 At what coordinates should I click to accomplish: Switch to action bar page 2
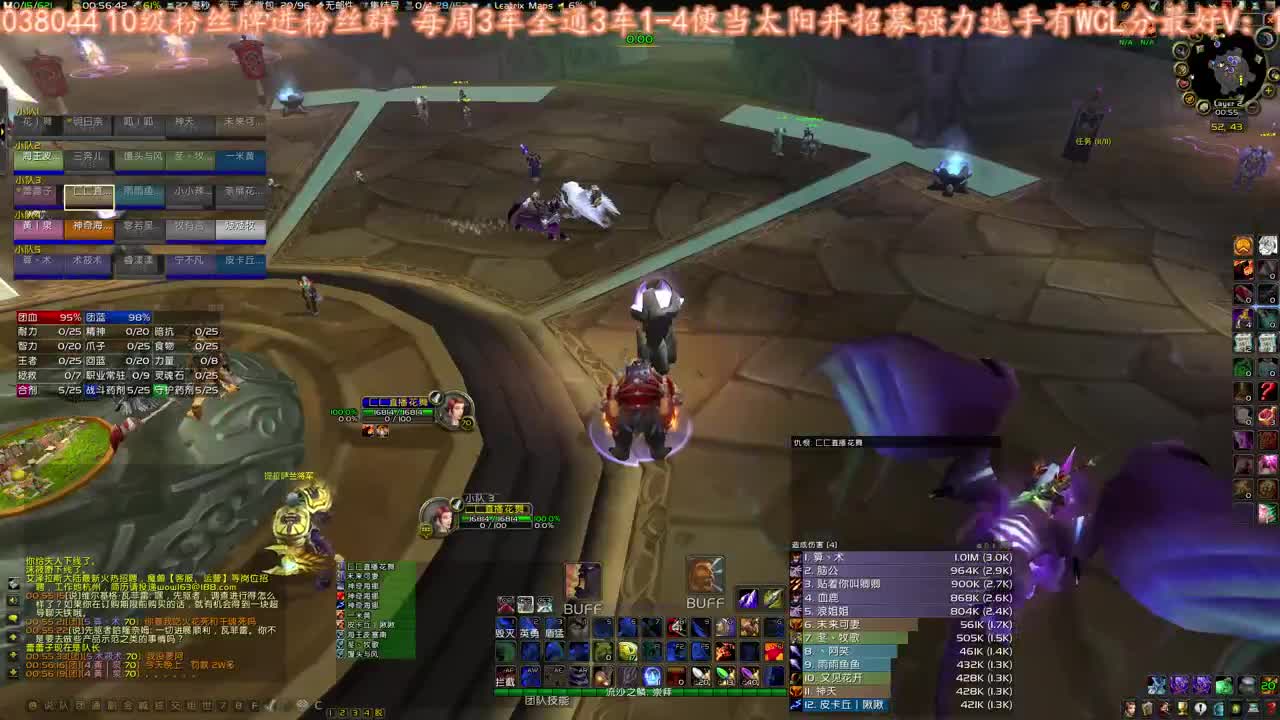coord(344,712)
